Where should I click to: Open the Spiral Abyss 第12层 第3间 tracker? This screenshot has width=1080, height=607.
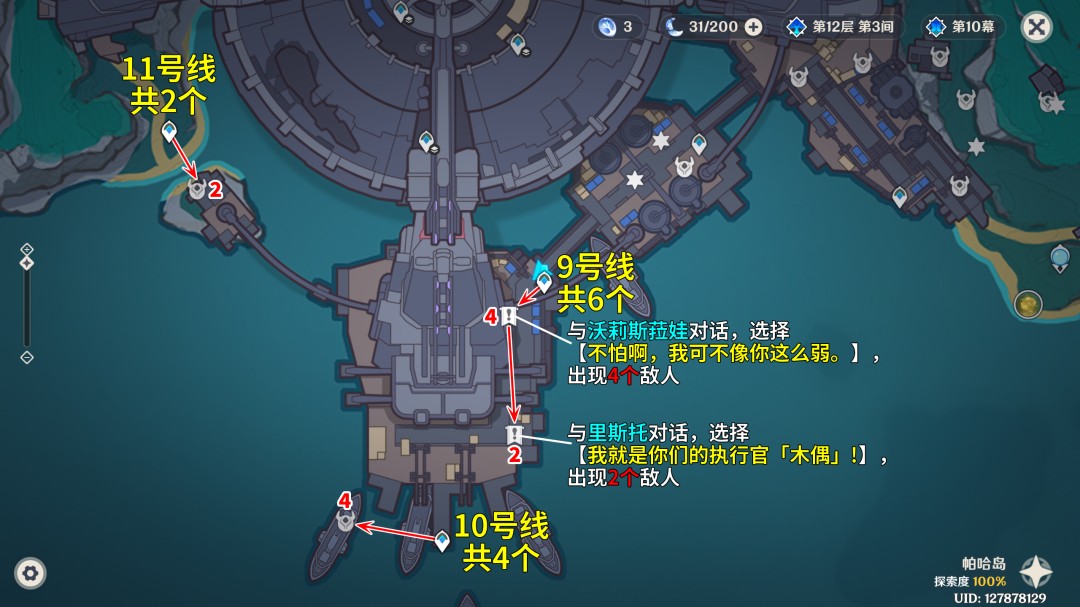pyautogui.click(x=840, y=27)
